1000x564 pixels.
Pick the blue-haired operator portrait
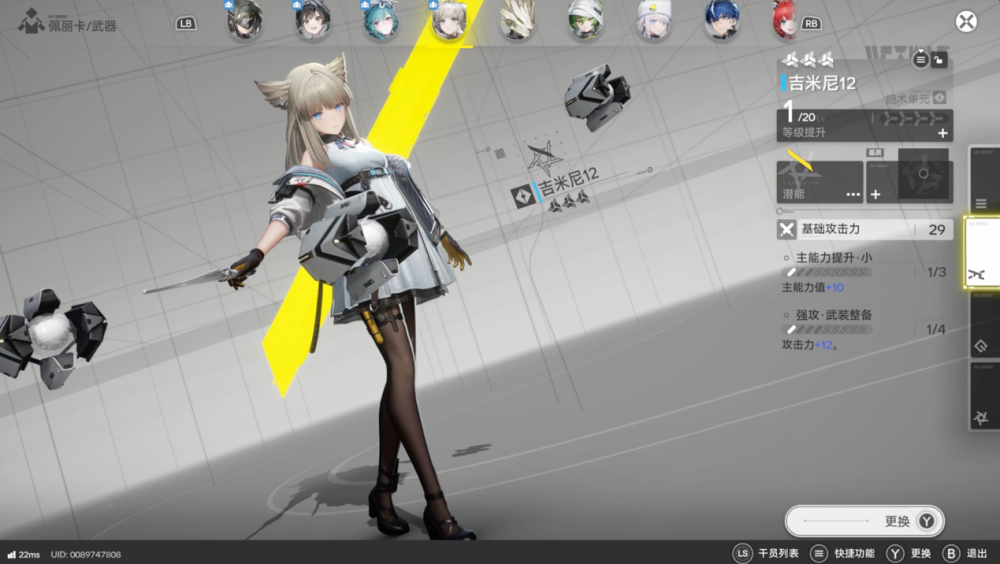[x=721, y=21]
